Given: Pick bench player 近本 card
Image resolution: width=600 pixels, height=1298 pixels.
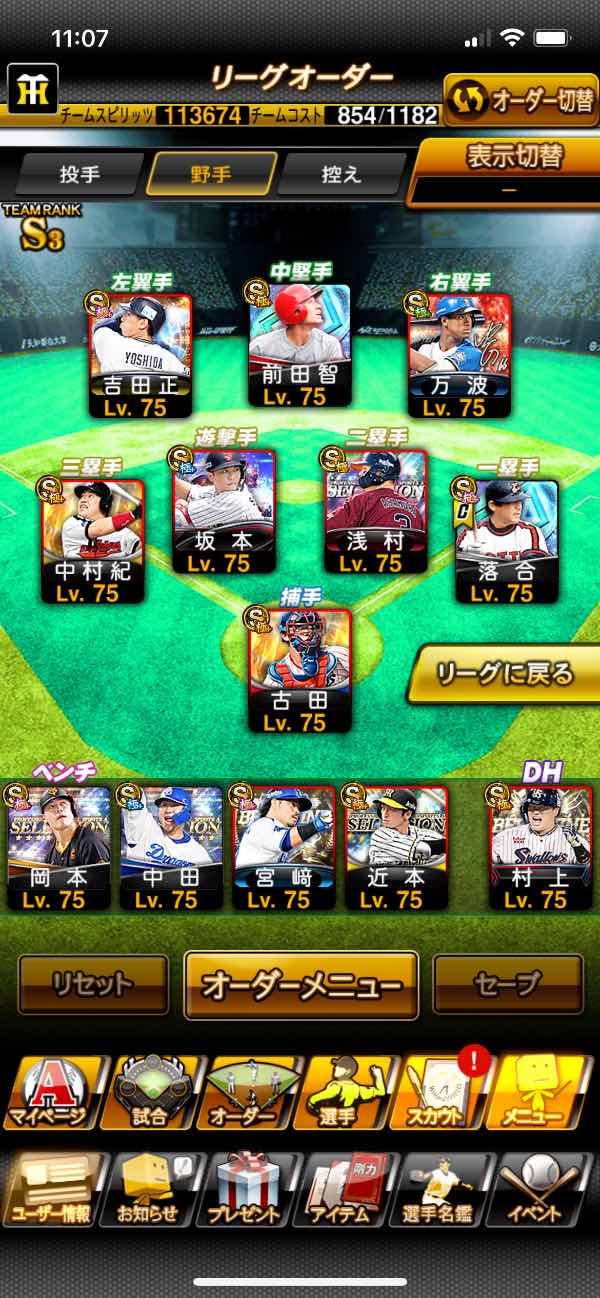Looking at the screenshot, I should coord(396,847).
